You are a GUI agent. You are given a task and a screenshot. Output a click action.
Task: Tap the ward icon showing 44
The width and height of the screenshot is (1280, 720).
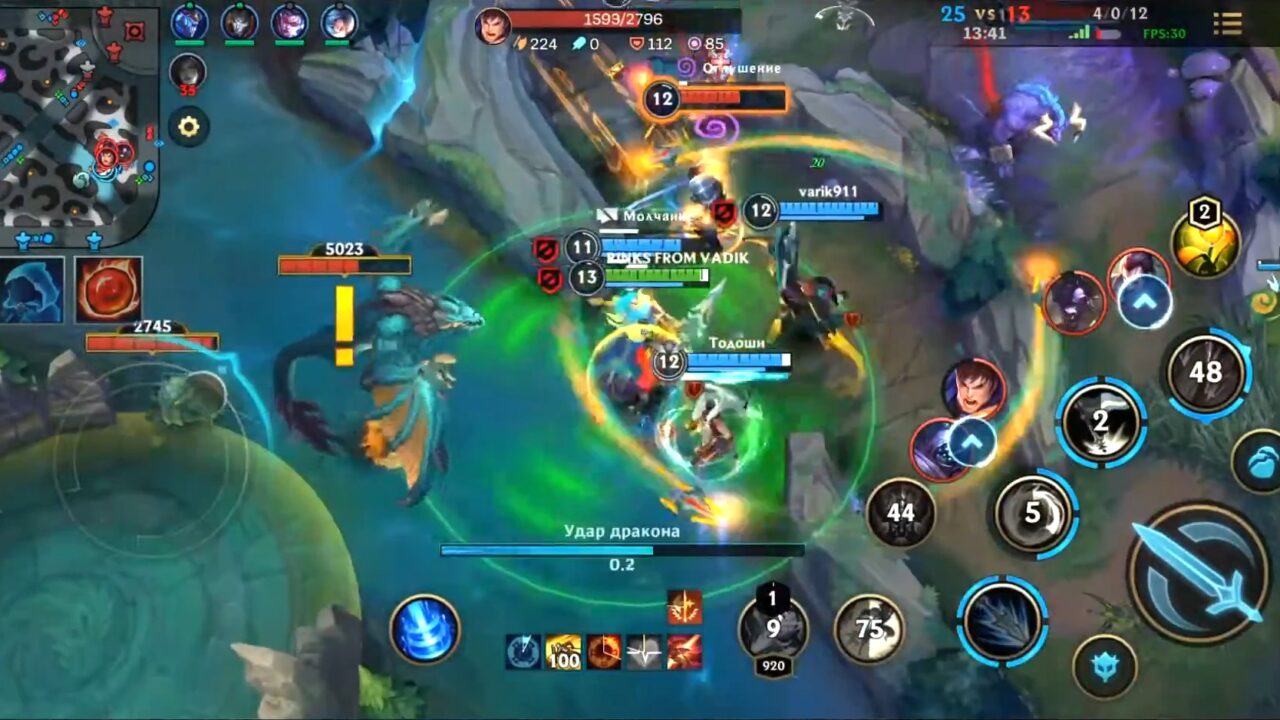click(x=902, y=512)
